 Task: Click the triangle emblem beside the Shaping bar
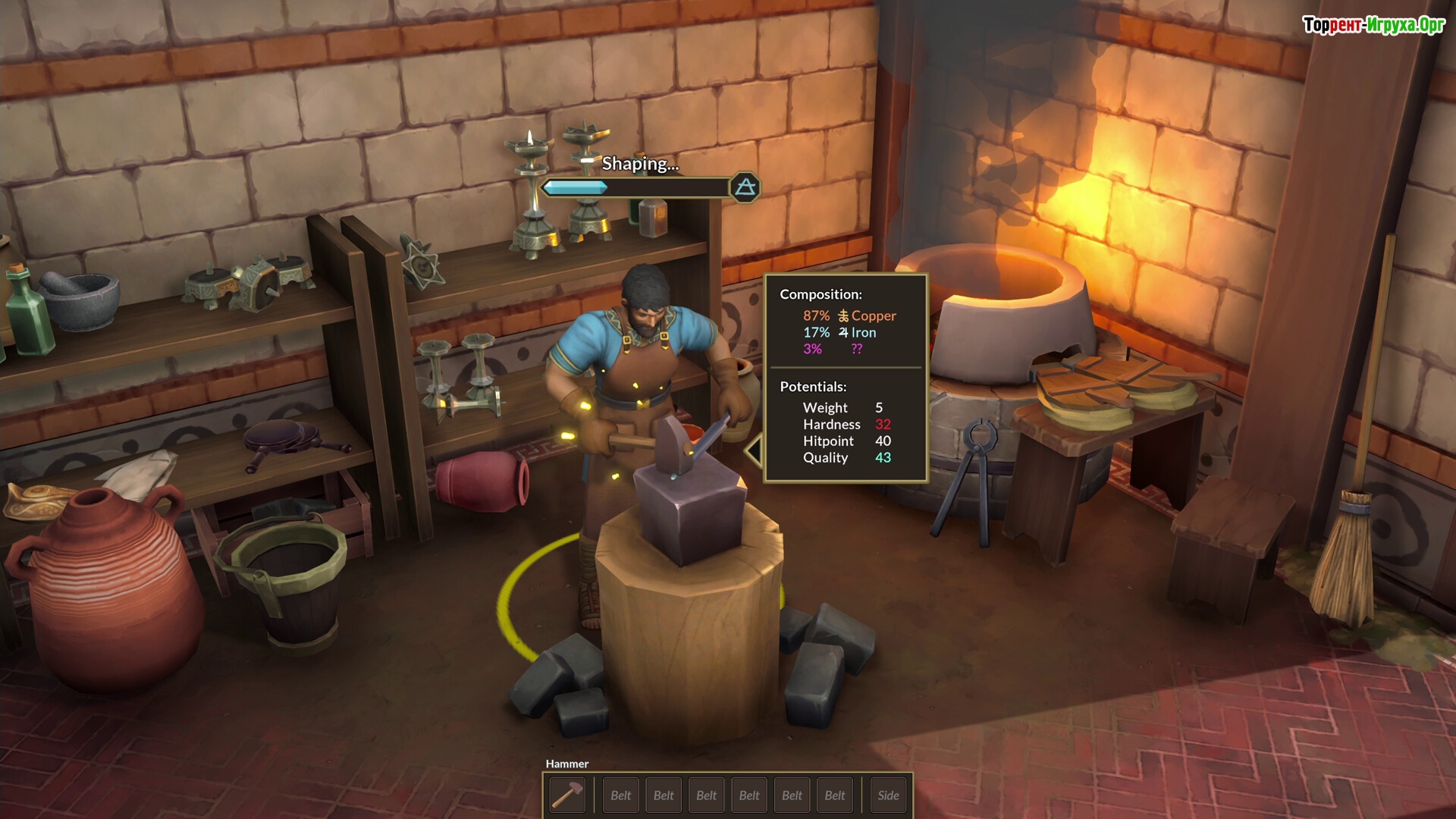745,187
